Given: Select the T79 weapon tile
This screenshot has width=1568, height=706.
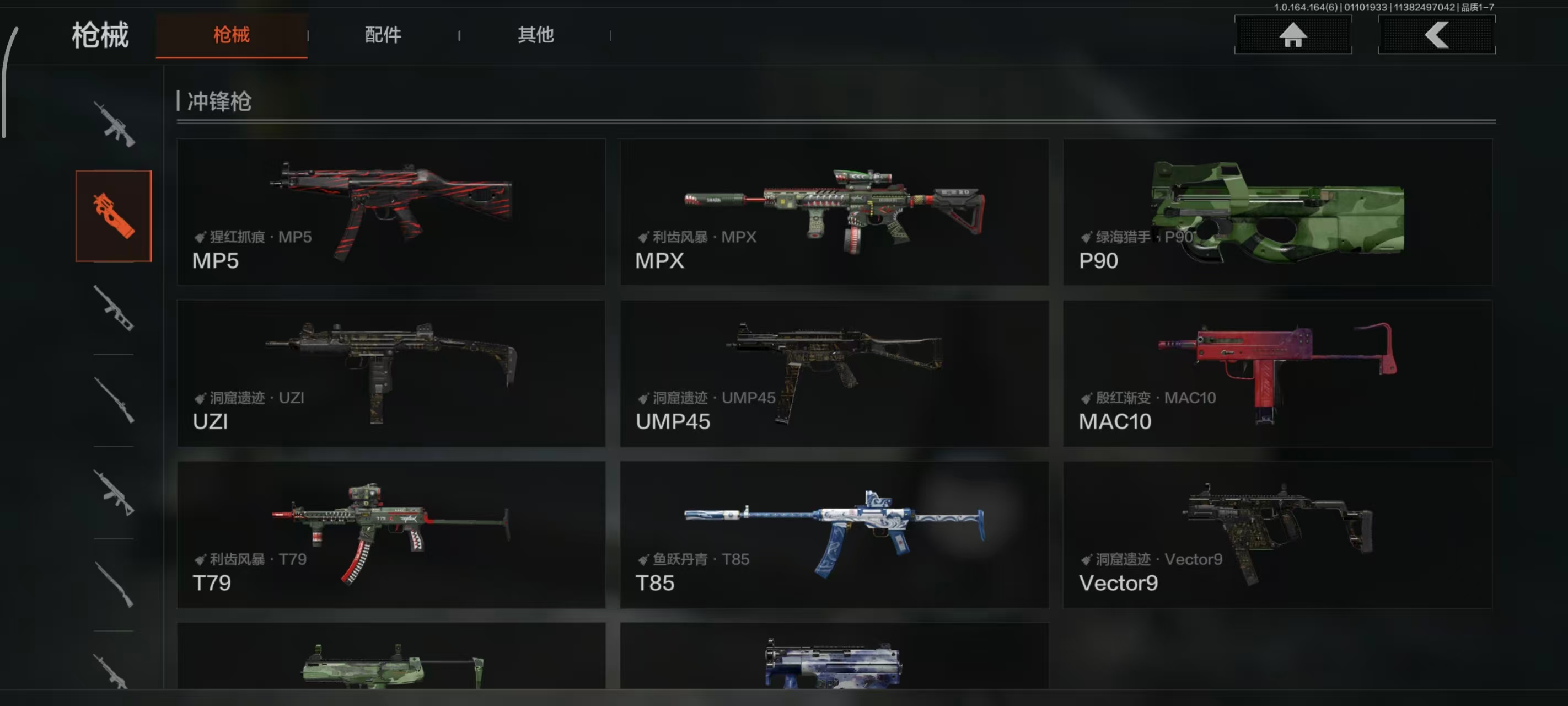Looking at the screenshot, I should 391,534.
